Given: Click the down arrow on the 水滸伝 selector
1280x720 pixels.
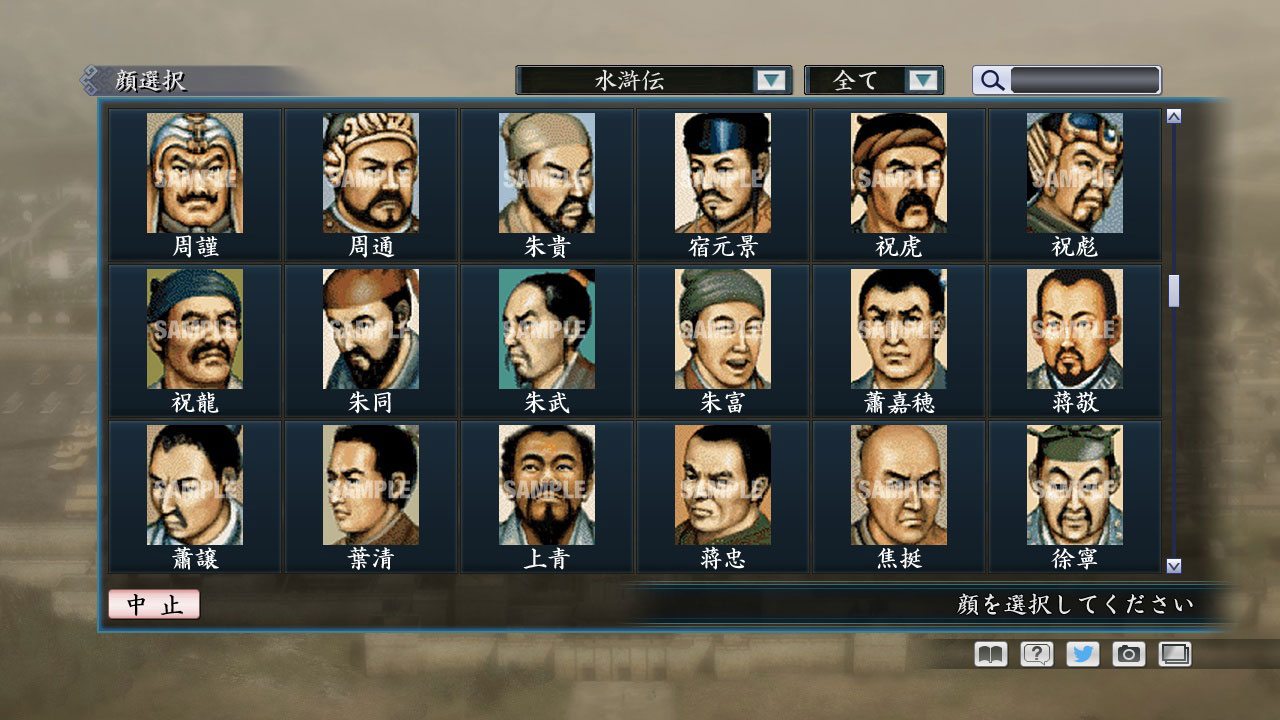Looking at the screenshot, I should click(x=770, y=79).
